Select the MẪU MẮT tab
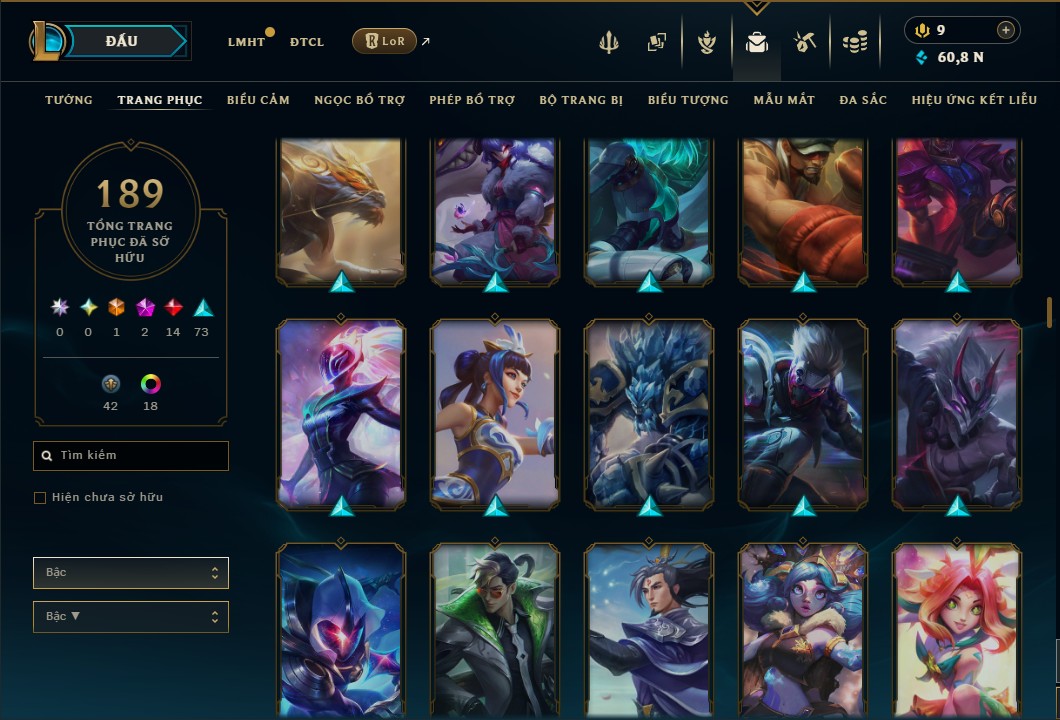The image size is (1060, 720). click(784, 100)
